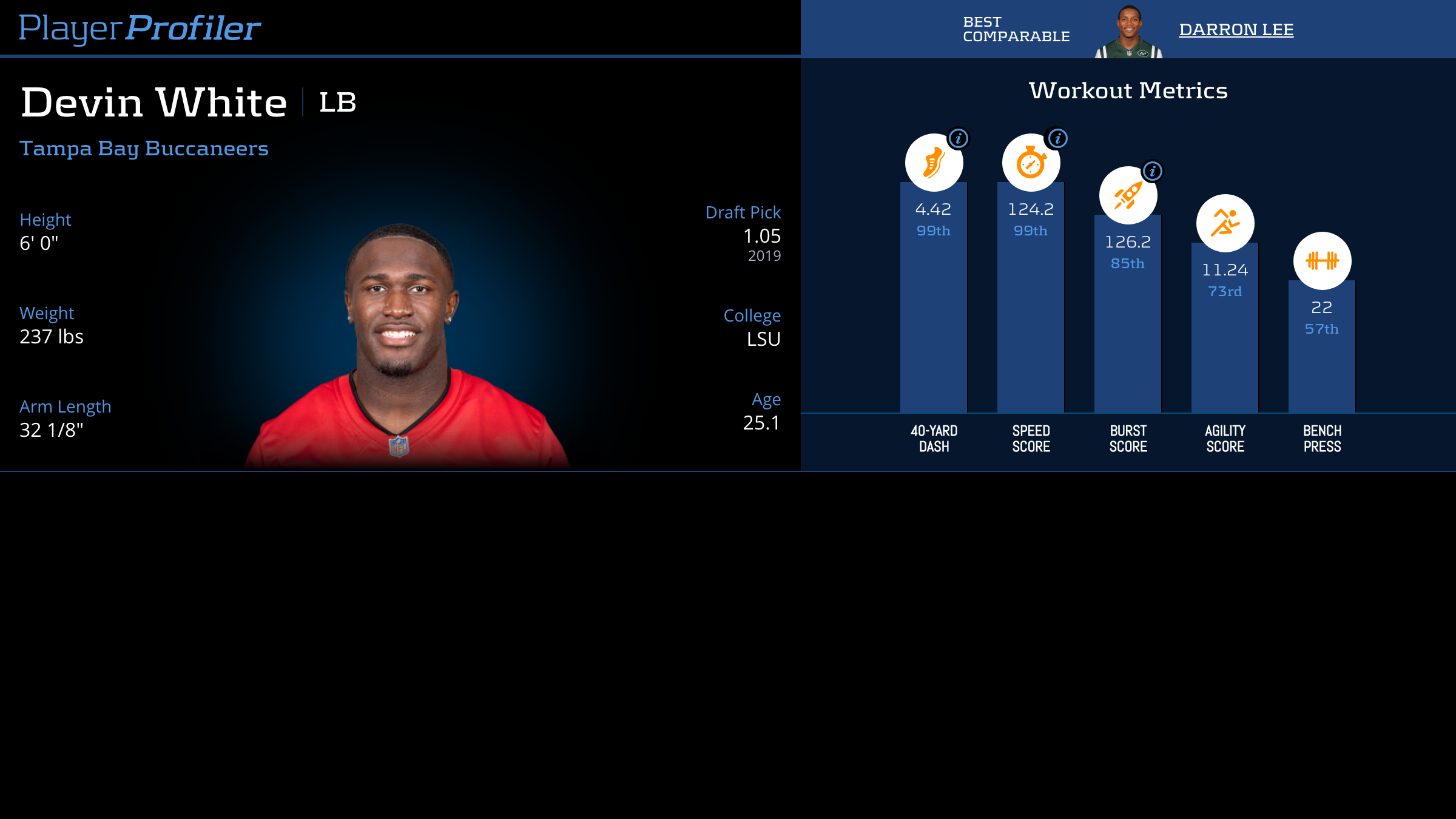Viewport: 1456px width, 819px height.
Task: Select Darron Lee's player thumbnail
Action: [x=1128, y=33]
